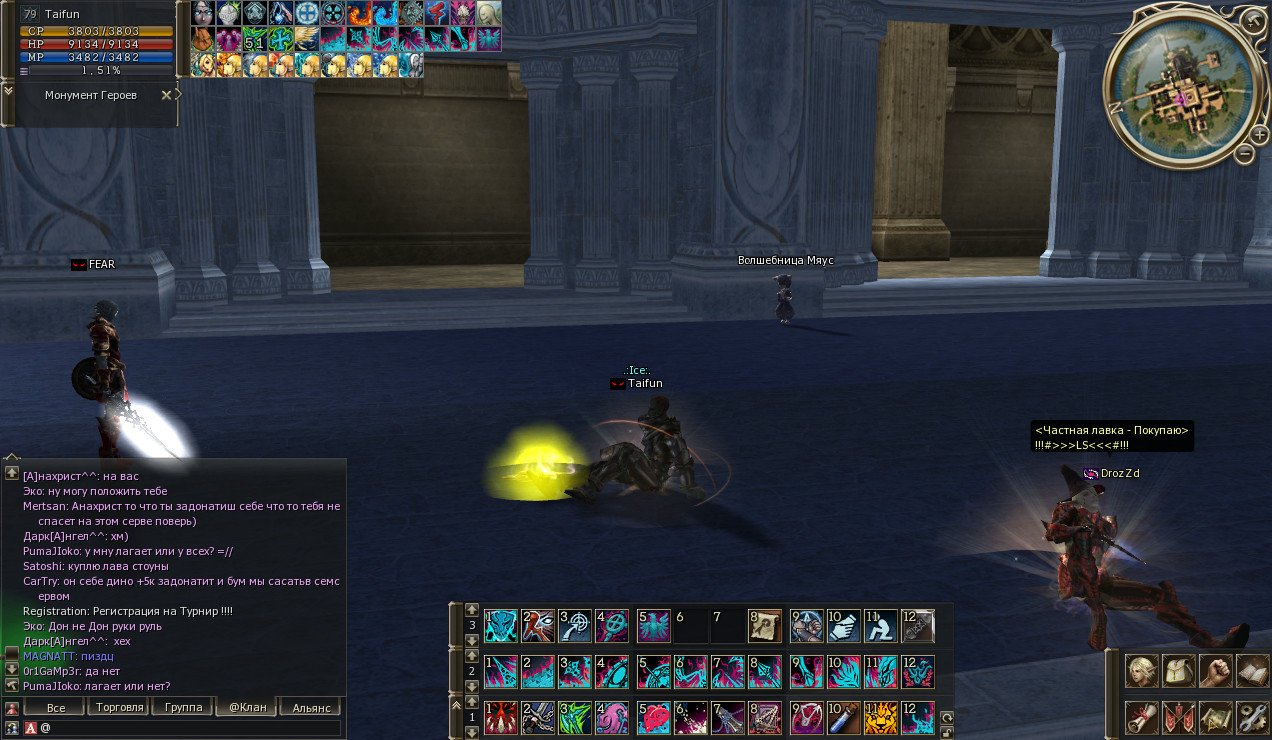1272x740 pixels.
Task: Zoom in the minimap with plus button
Action: [x=1256, y=134]
